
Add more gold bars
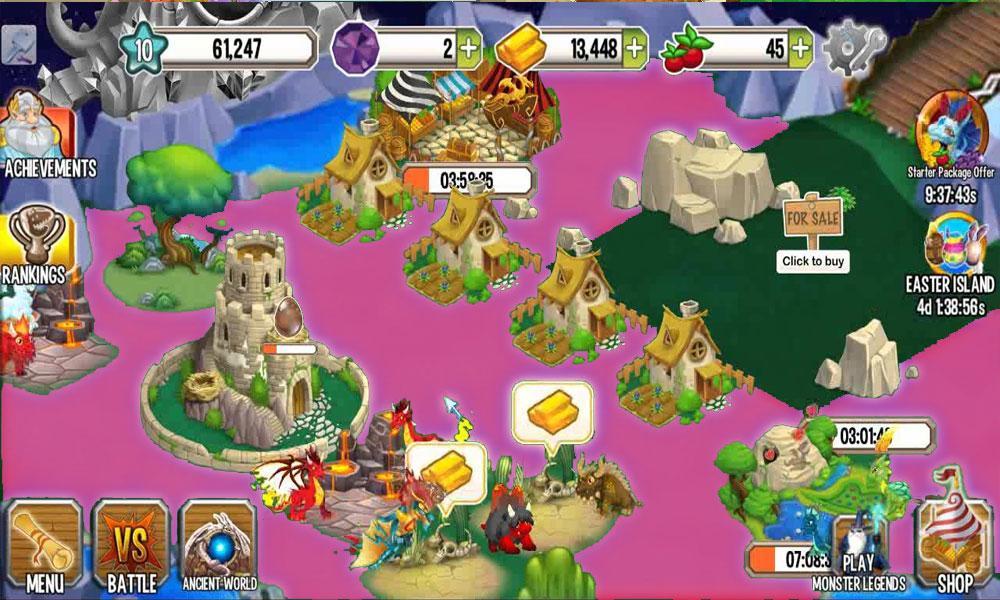(x=633, y=46)
